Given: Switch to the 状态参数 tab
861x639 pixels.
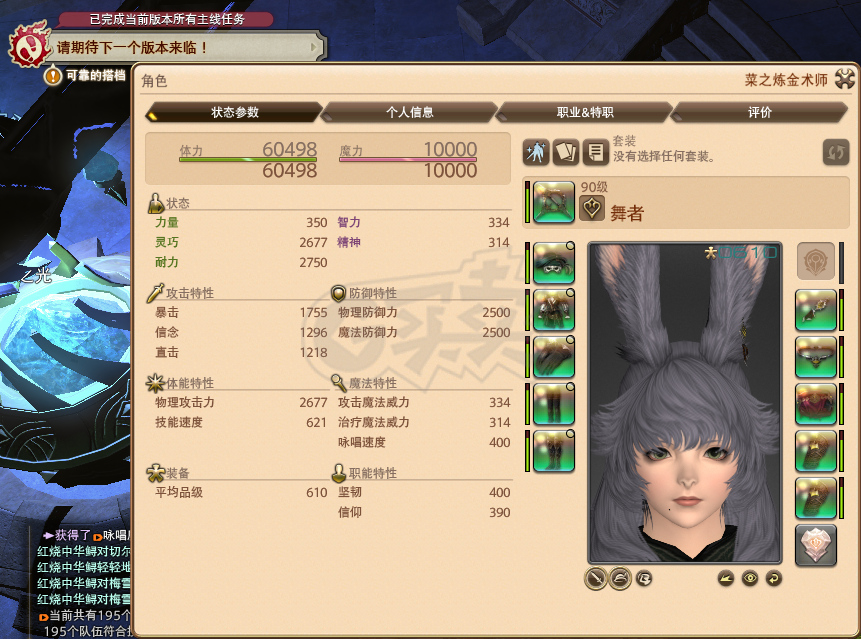Looking at the screenshot, I should pos(235,112).
